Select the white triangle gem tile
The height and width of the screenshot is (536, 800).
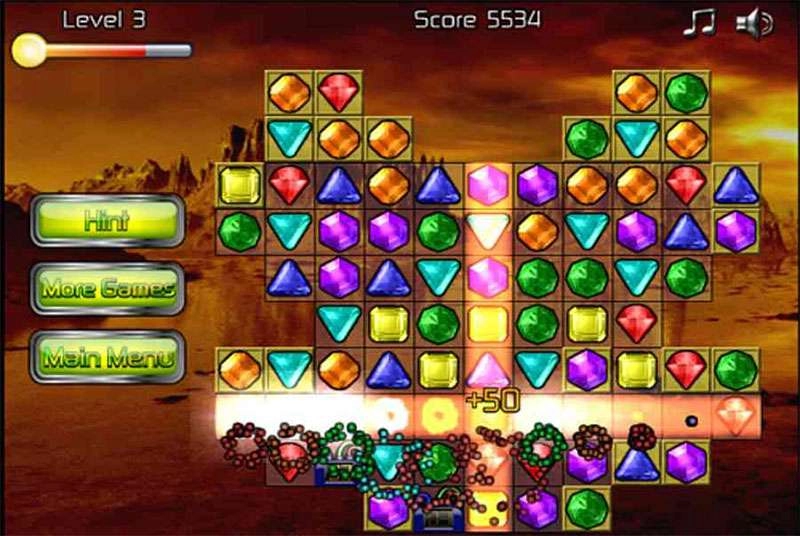point(488,230)
